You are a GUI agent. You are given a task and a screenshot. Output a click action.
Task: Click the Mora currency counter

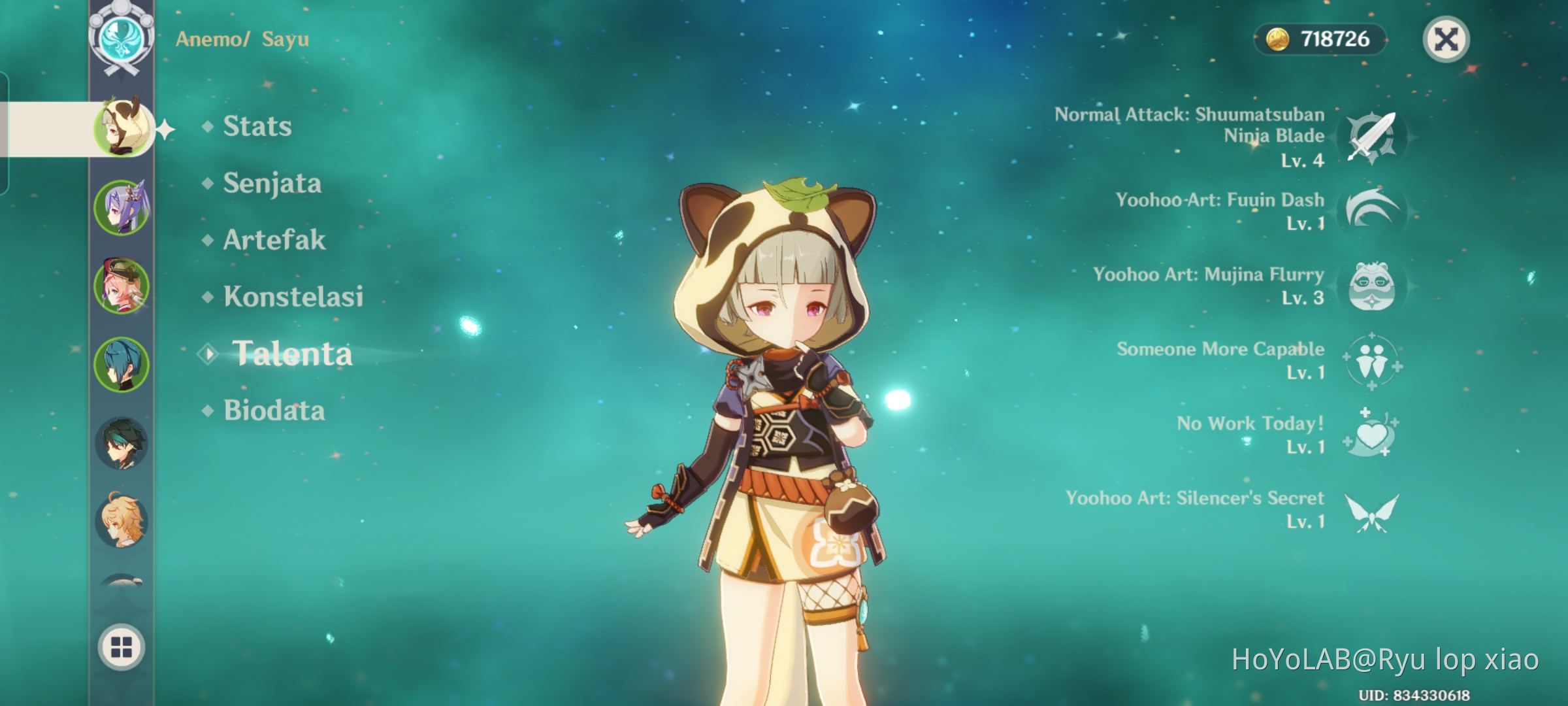(1320, 39)
